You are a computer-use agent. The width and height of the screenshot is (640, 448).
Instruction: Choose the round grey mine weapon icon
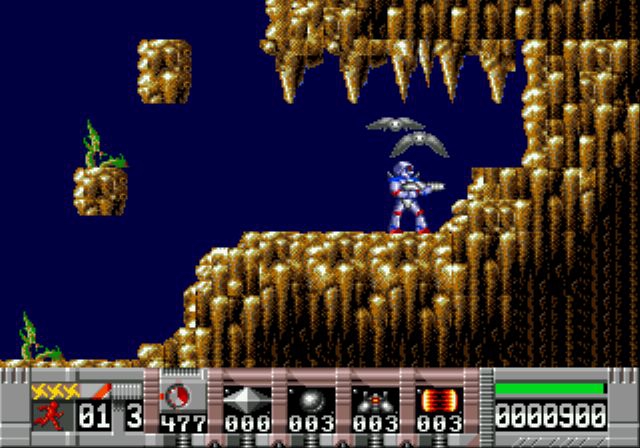[x=311, y=398]
